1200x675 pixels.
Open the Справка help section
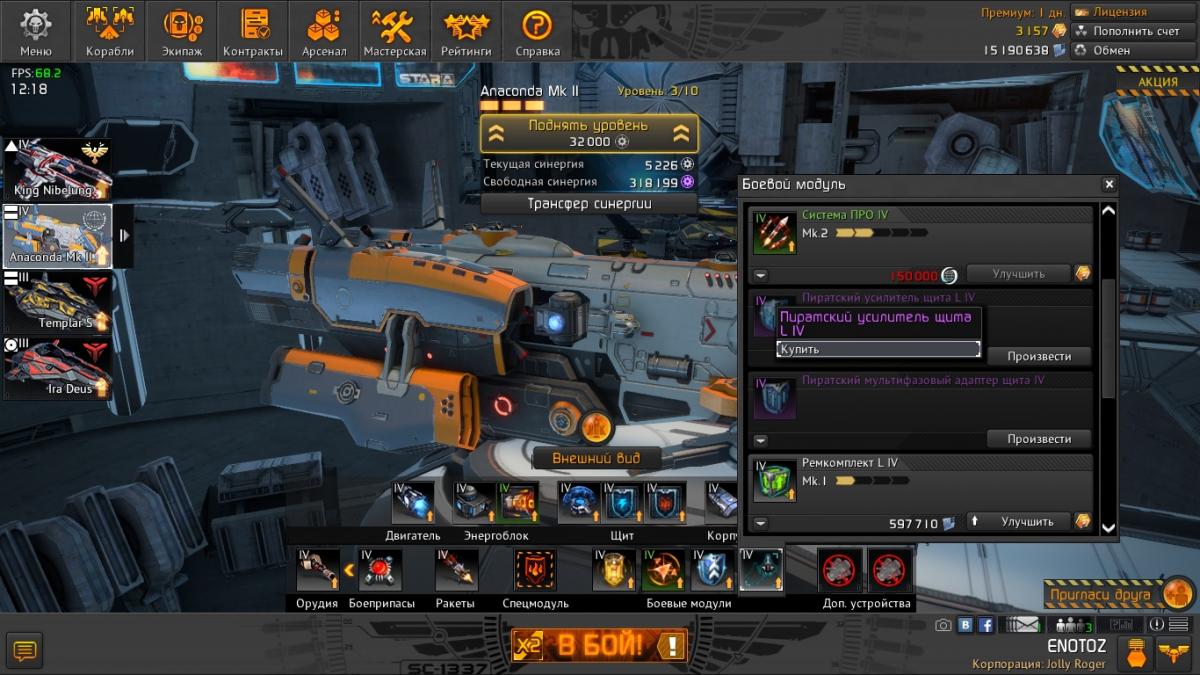537,32
